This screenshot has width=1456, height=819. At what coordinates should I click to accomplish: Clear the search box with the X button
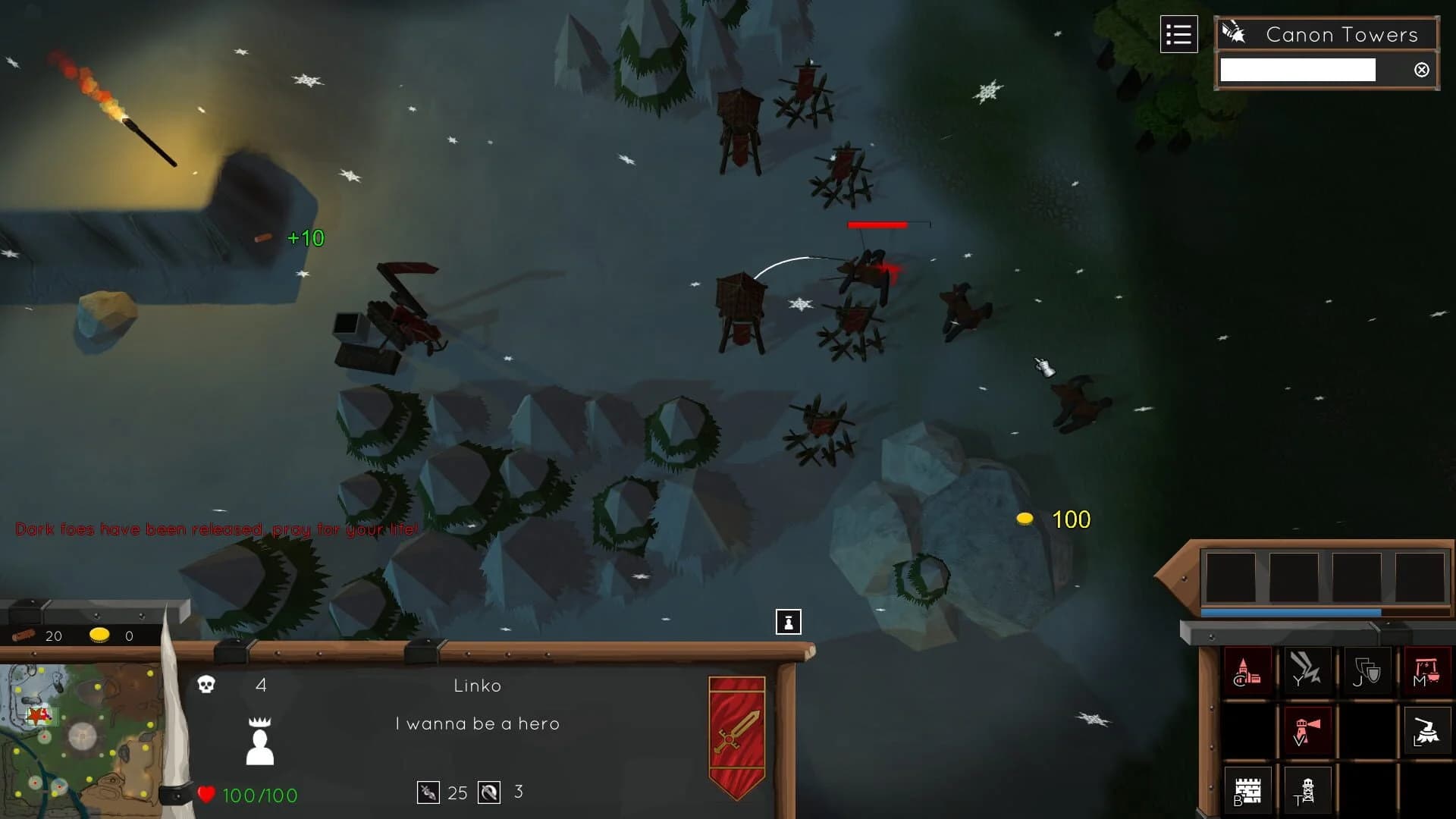point(1421,70)
